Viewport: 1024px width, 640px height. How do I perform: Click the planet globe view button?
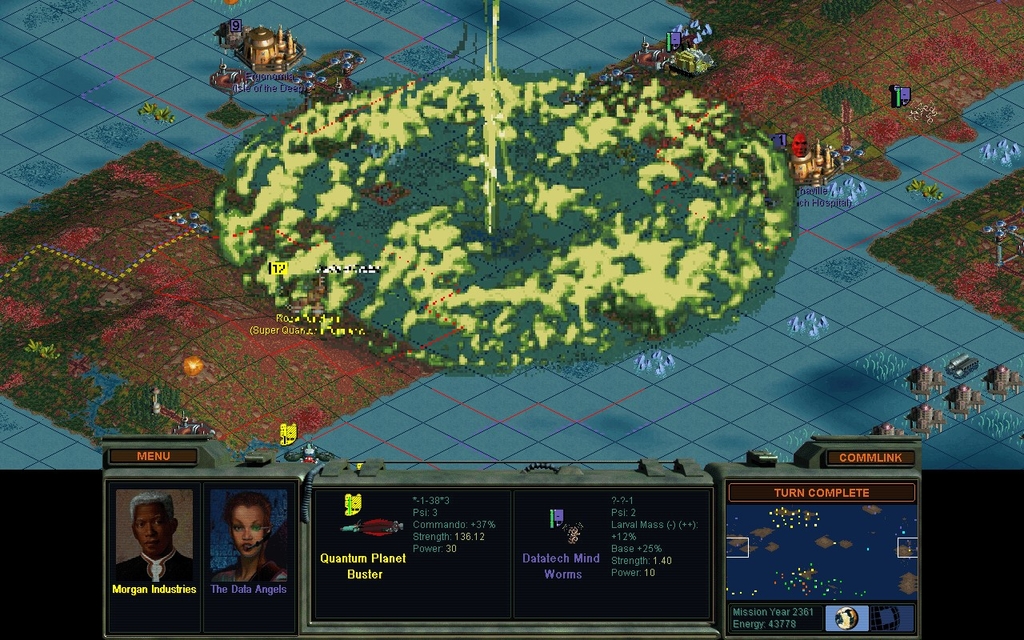847,618
